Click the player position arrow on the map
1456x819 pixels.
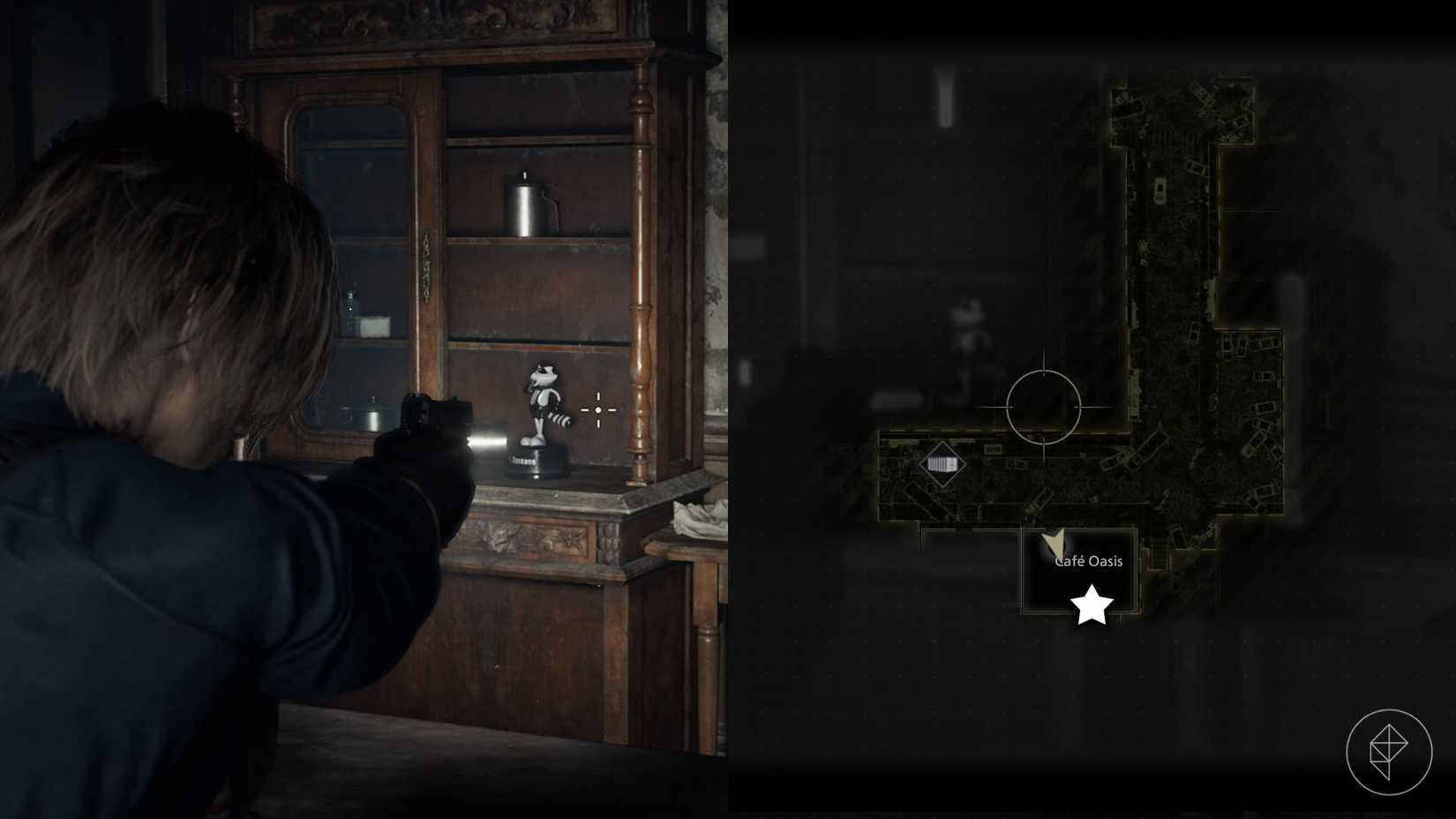[x=1055, y=543]
